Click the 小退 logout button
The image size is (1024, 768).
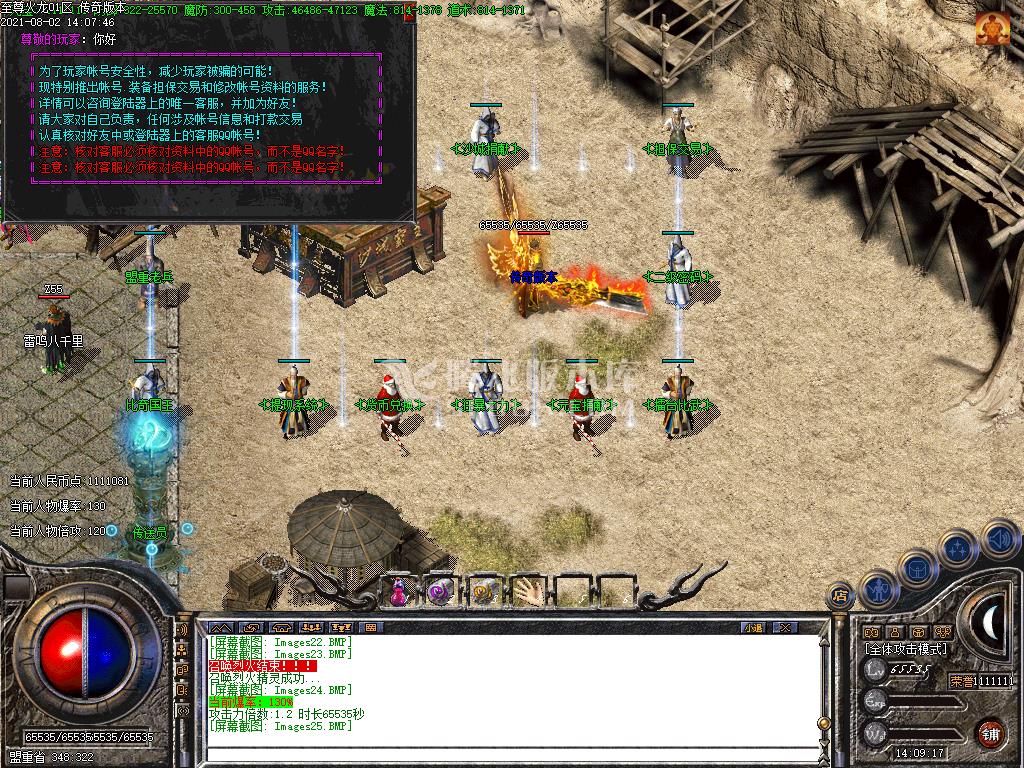(755, 627)
